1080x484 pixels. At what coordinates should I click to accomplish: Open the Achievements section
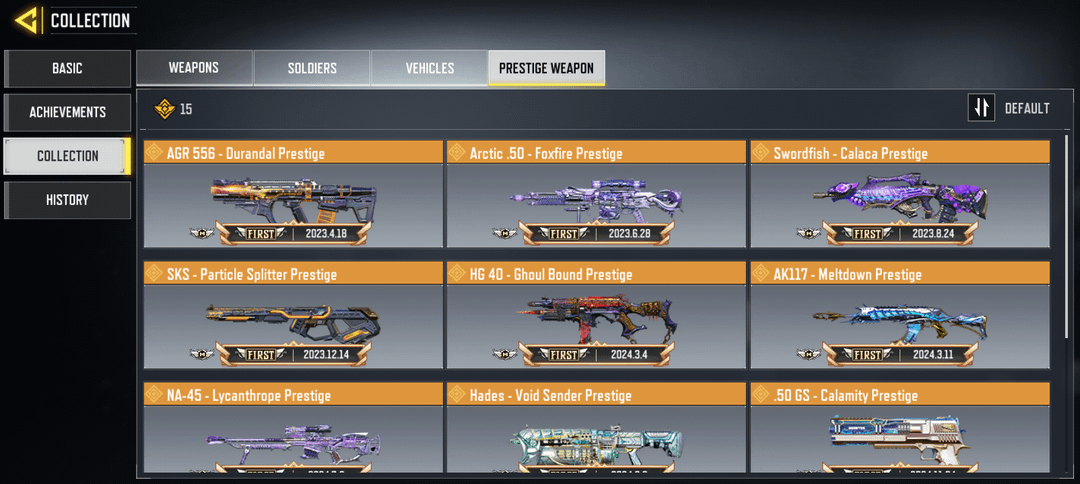click(x=67, y=113)
